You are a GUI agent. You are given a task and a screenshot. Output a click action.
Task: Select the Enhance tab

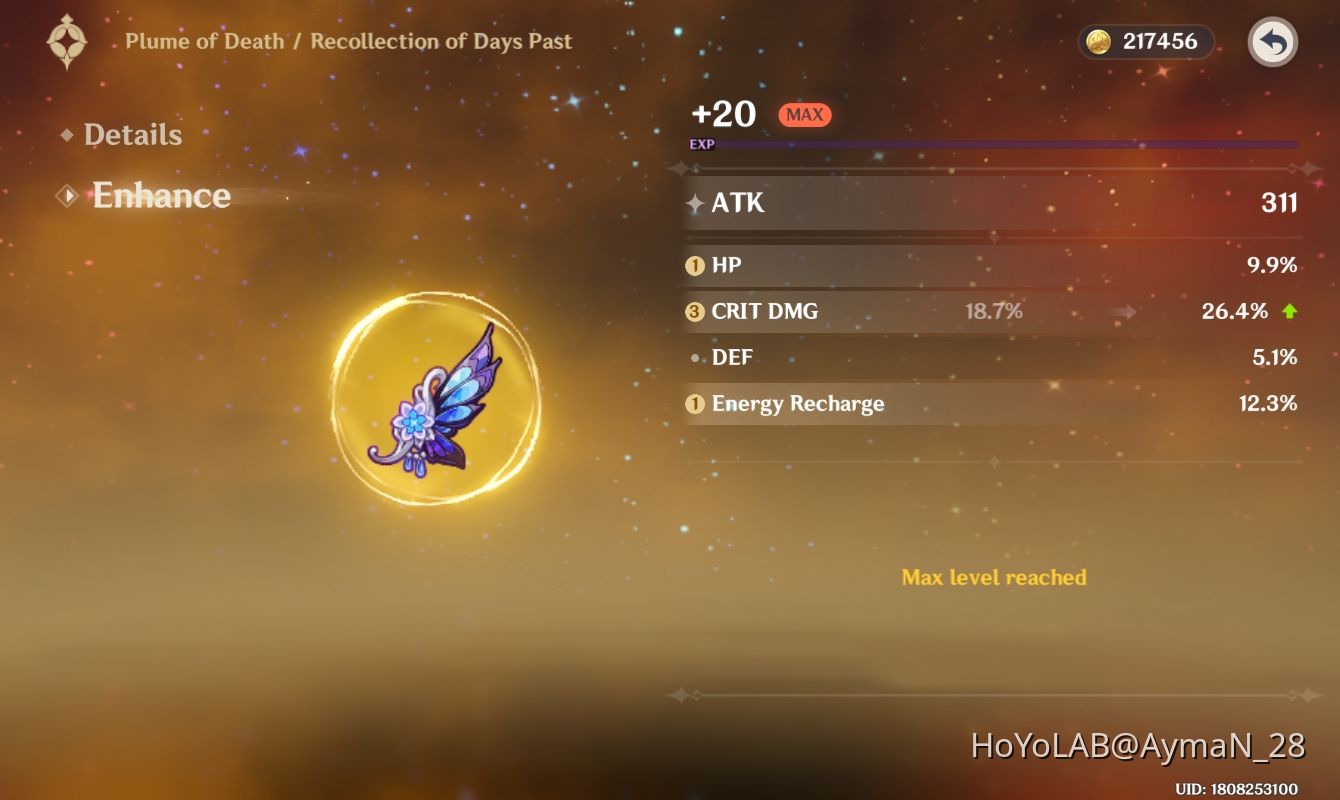coord(160,196)
